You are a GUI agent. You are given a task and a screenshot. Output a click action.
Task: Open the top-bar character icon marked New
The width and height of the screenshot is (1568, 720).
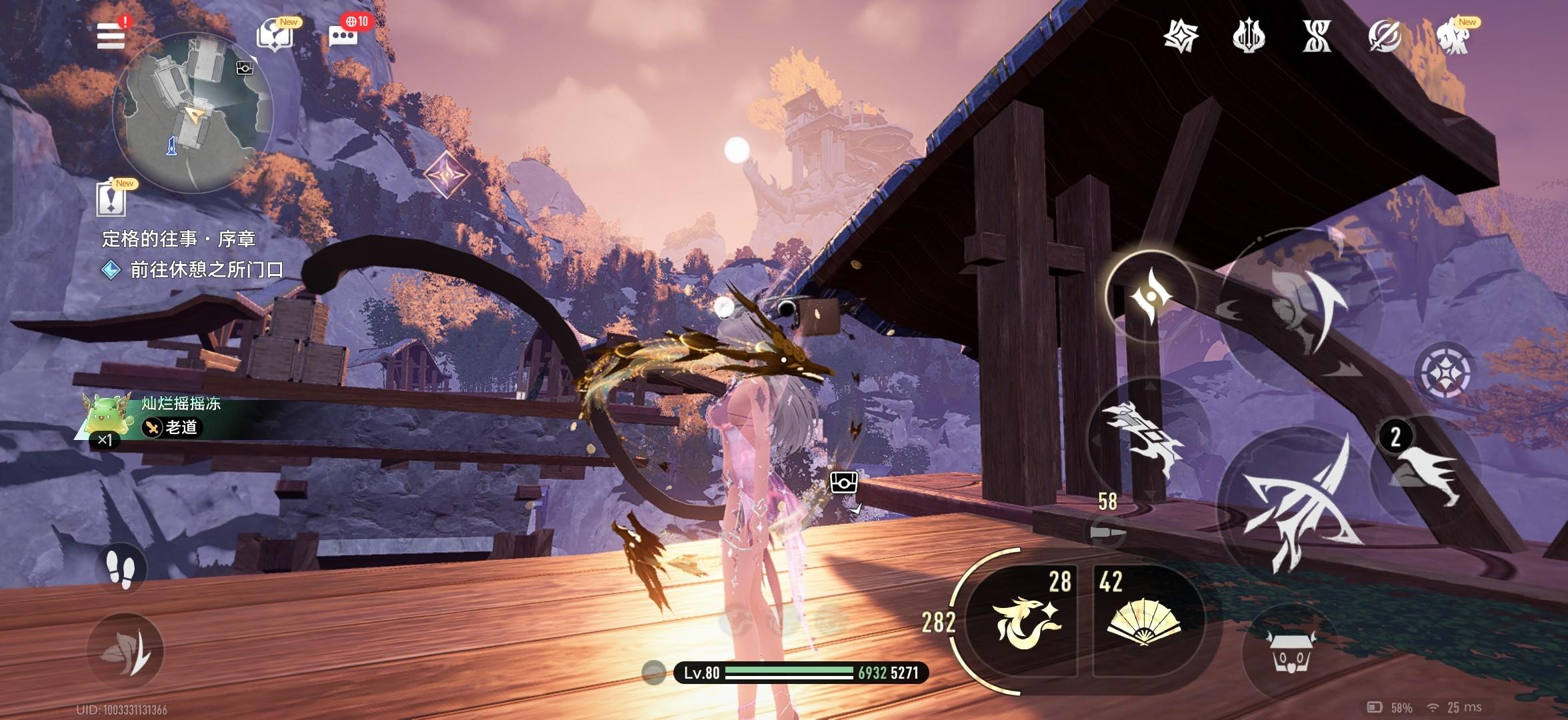click(1455, 36)
